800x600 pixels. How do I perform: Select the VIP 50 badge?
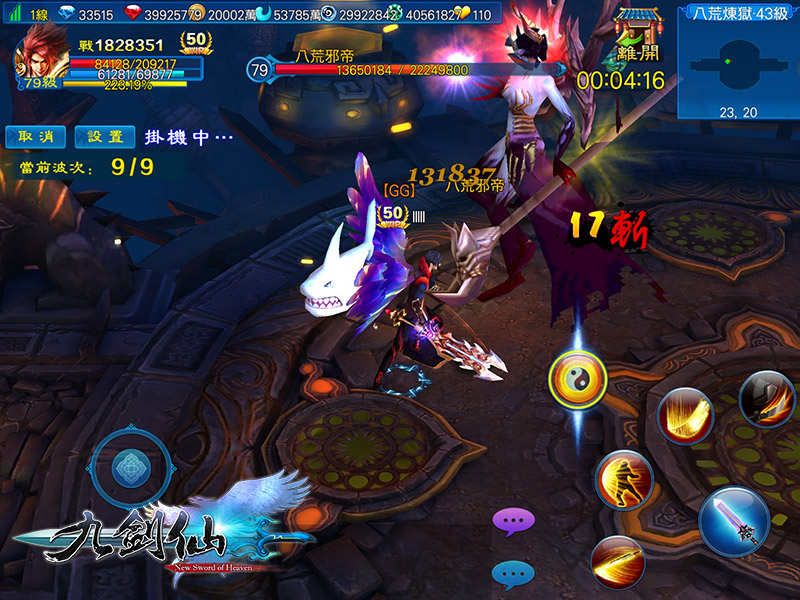pos(196,43)
